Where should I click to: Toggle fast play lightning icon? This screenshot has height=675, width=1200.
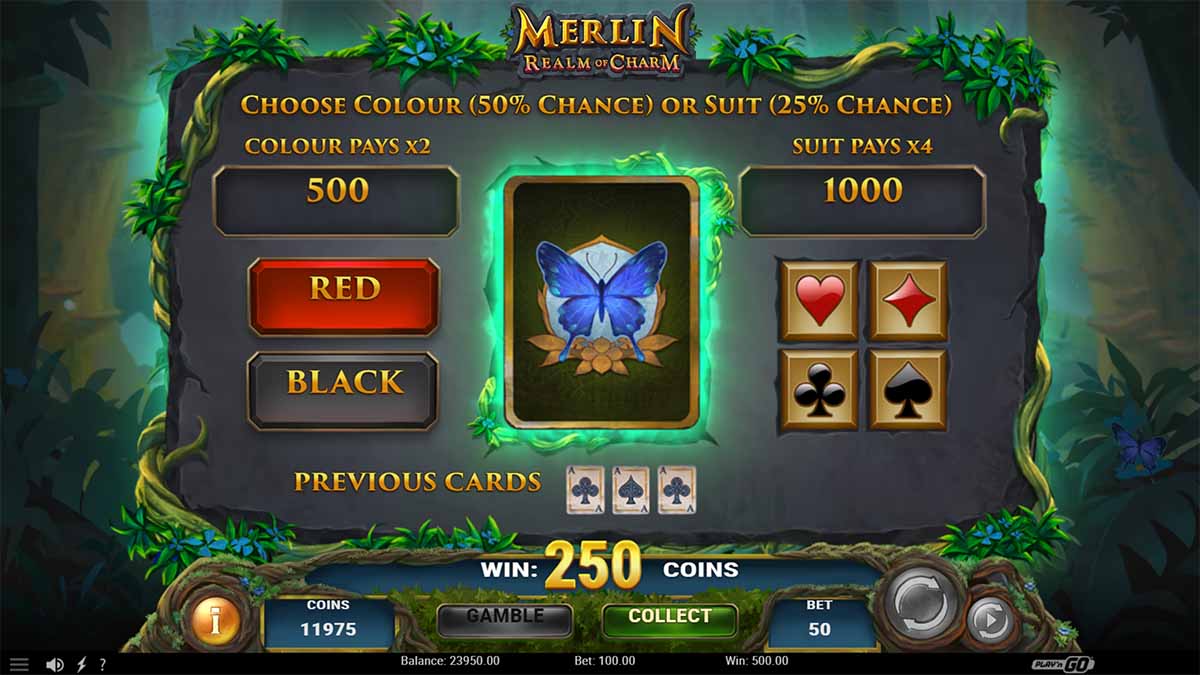pyautogui.click(x=81, y=664)
